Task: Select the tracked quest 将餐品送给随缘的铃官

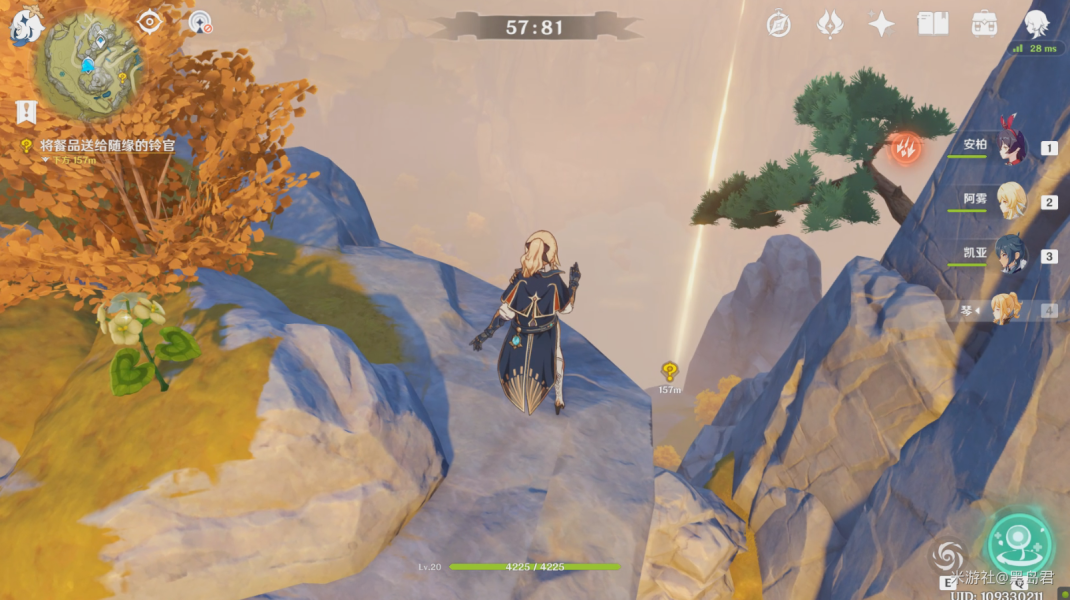Action: point(108,146)
